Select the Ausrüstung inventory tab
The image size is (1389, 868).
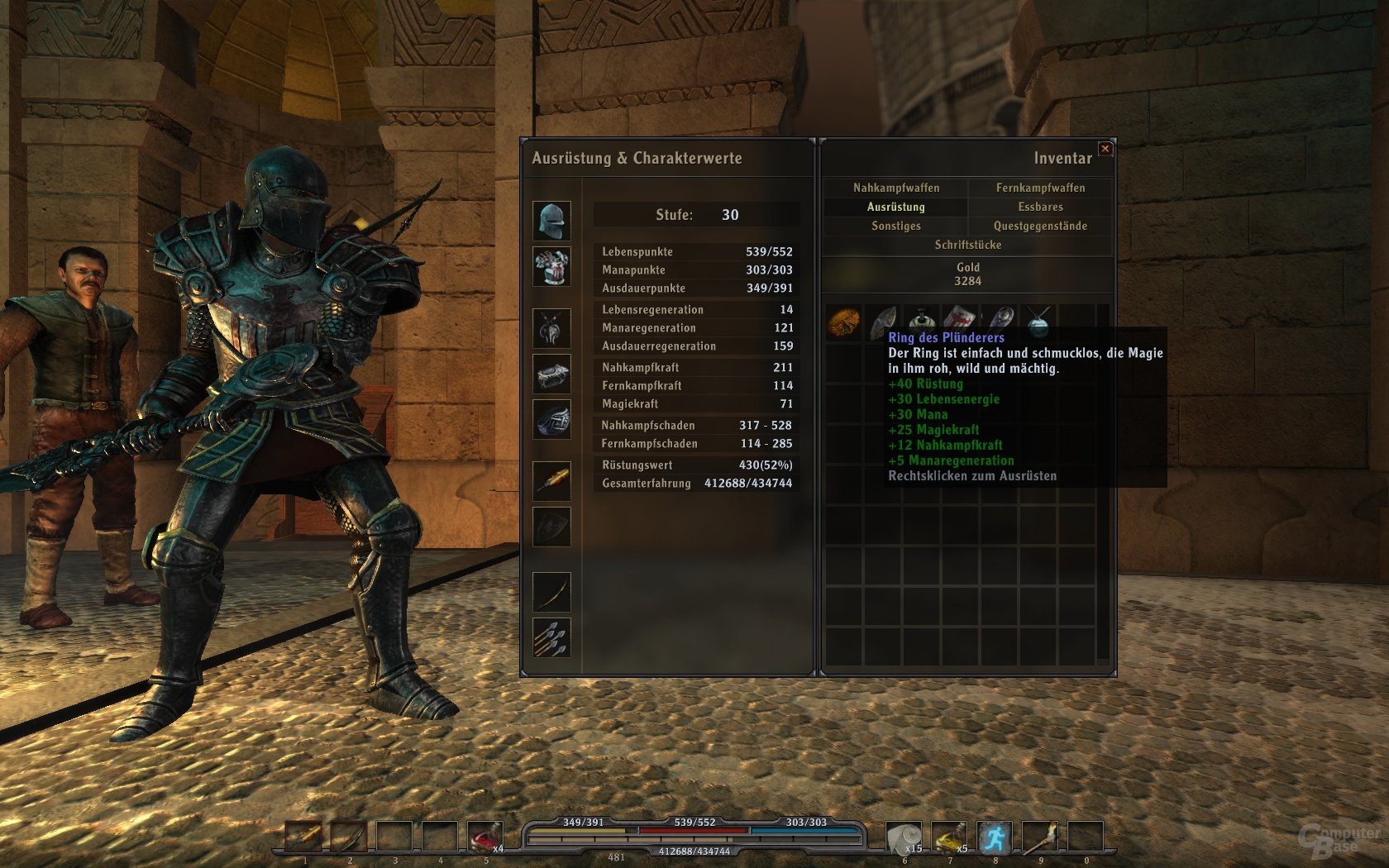point(895,207)
